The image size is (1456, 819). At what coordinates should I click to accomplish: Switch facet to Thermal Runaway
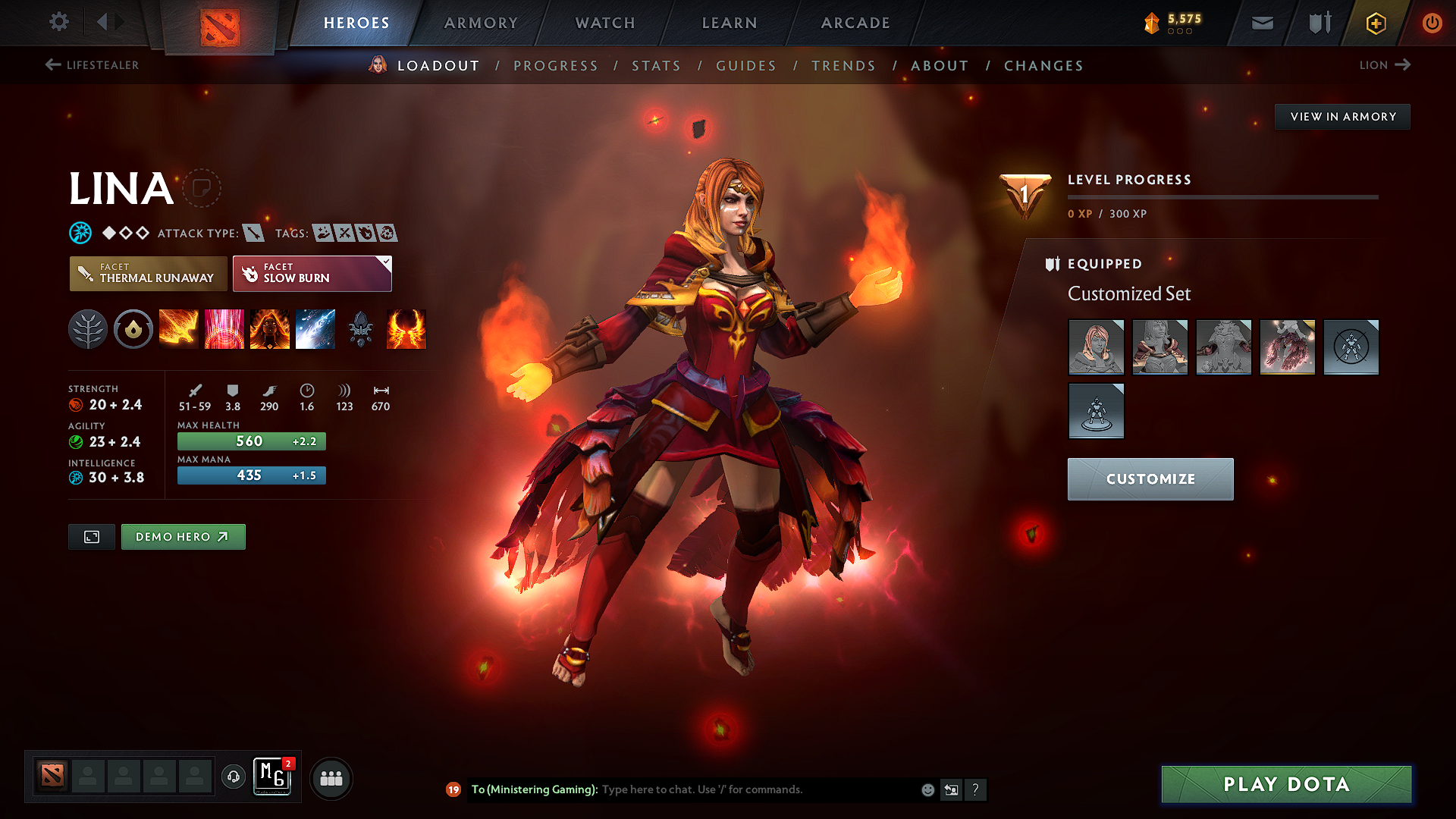click(x=148, y=273)
